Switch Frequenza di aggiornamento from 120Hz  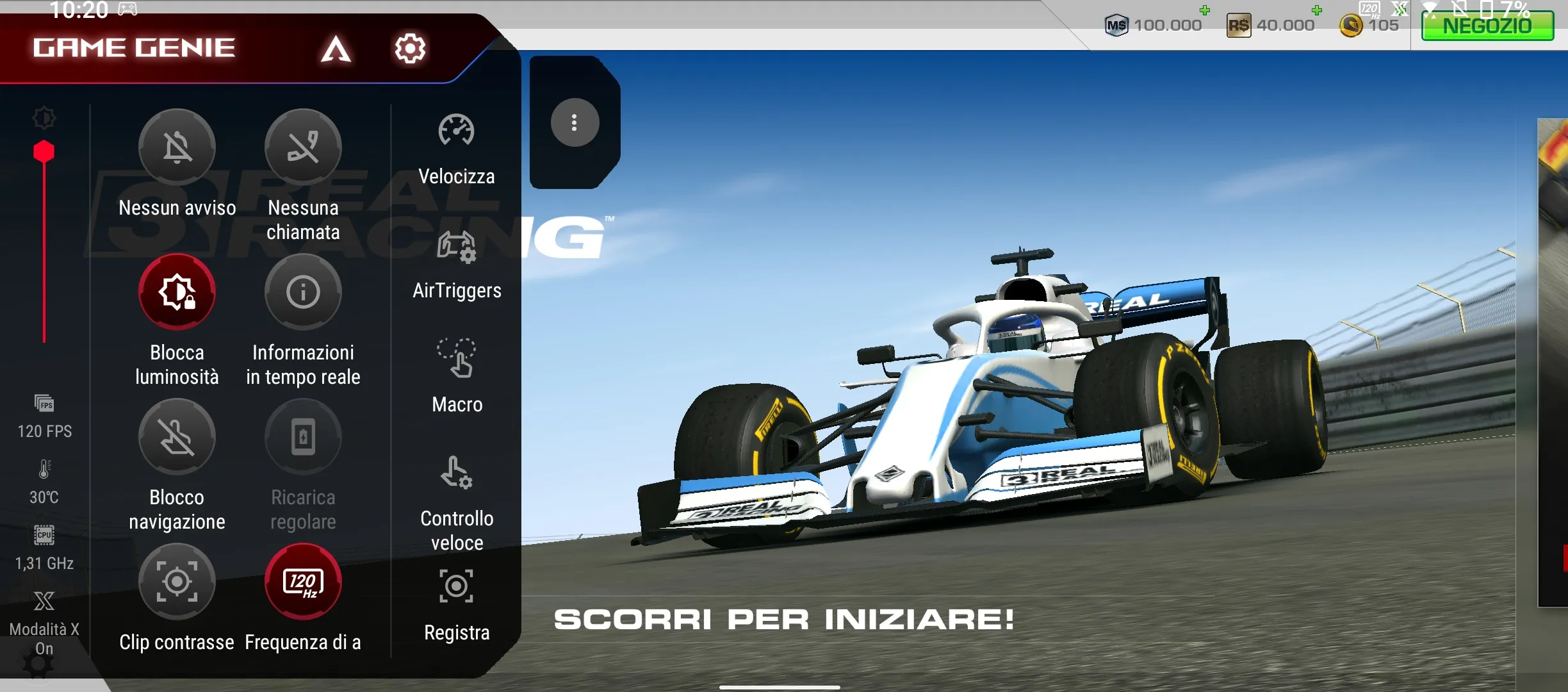coord(304,582)
